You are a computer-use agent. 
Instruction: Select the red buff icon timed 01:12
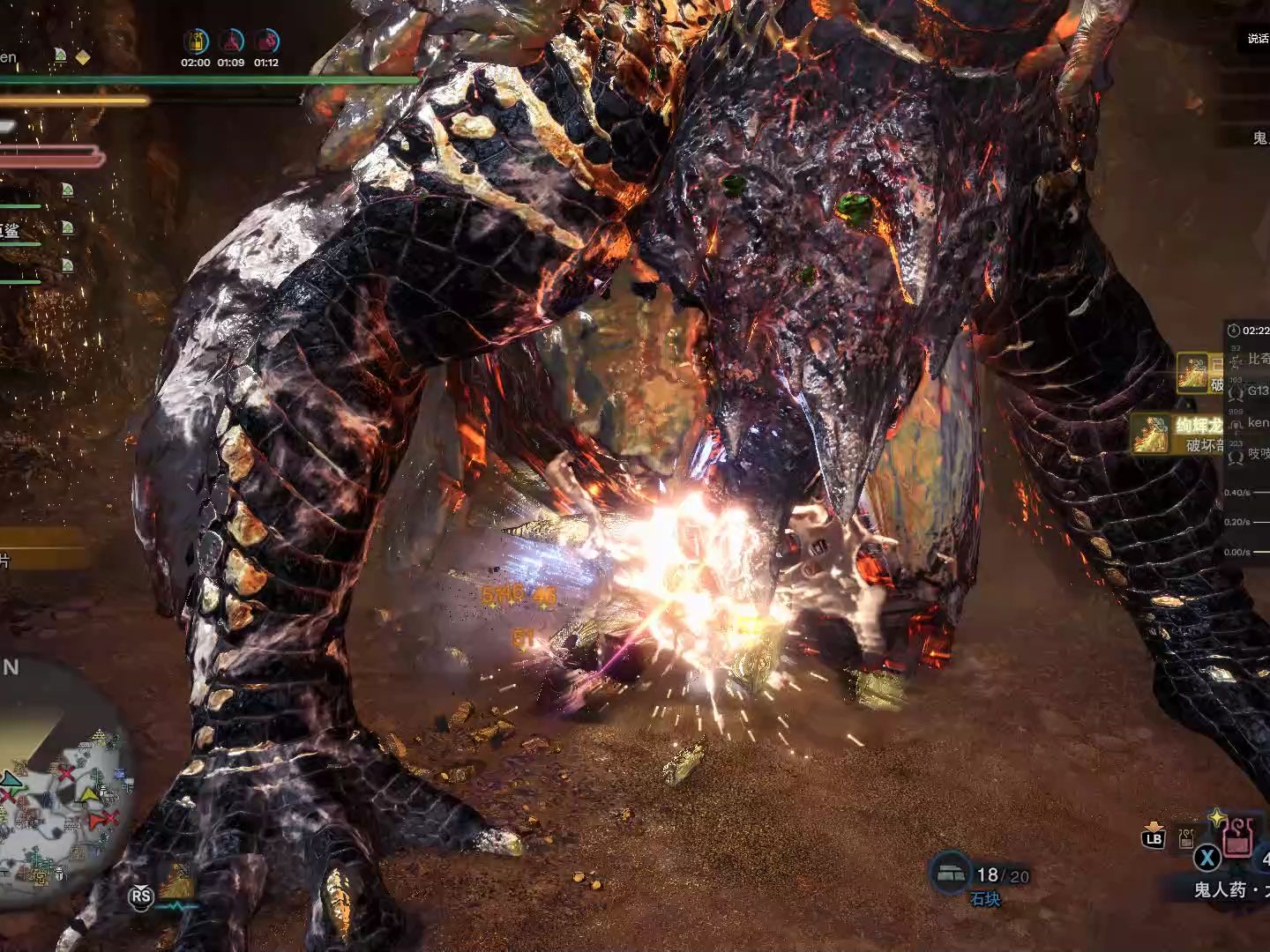pyautogui.click(x=266, y=41)
